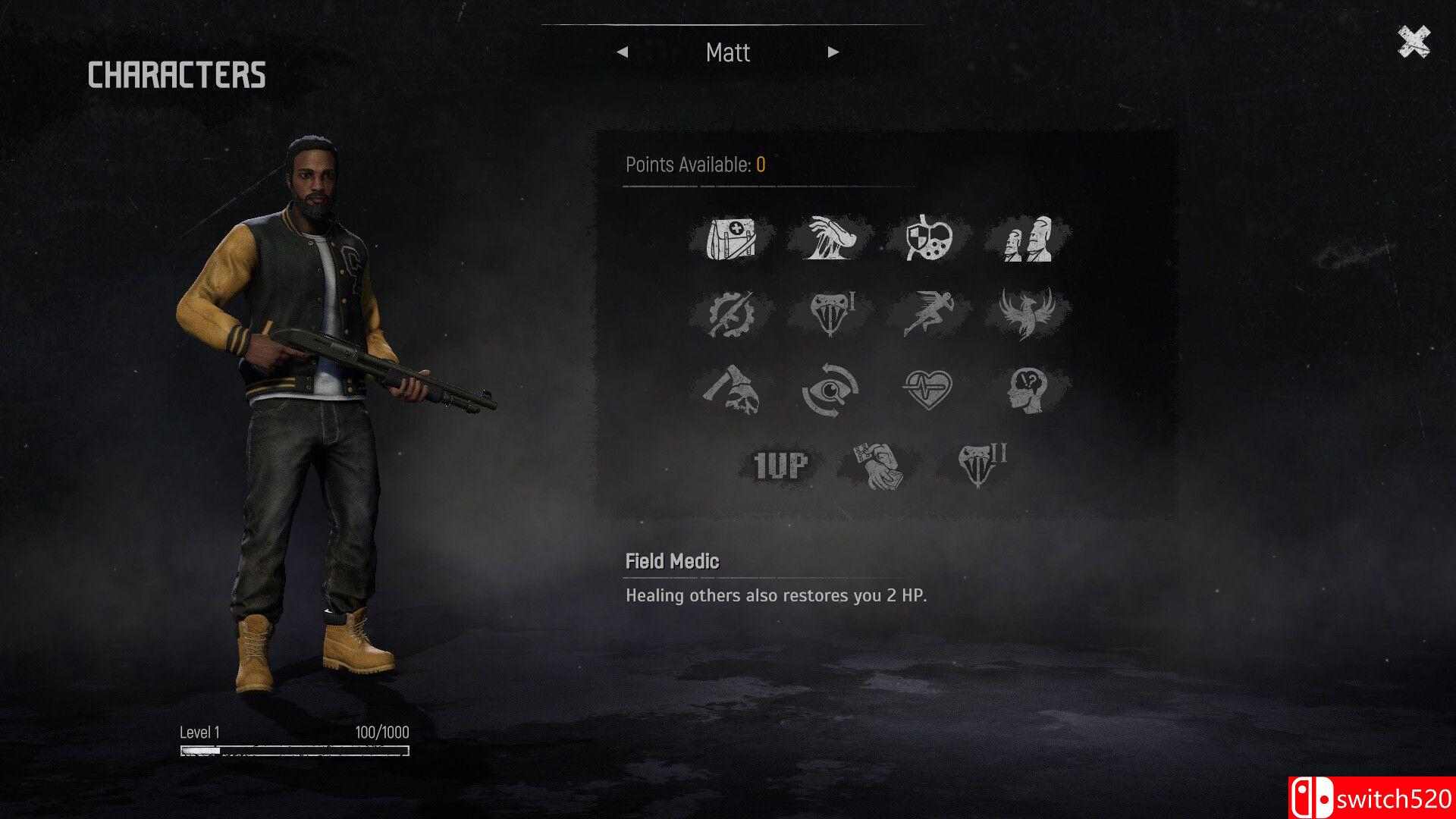Pick the two stone heads skill
1456x819 pixels.
[1028, 240]
